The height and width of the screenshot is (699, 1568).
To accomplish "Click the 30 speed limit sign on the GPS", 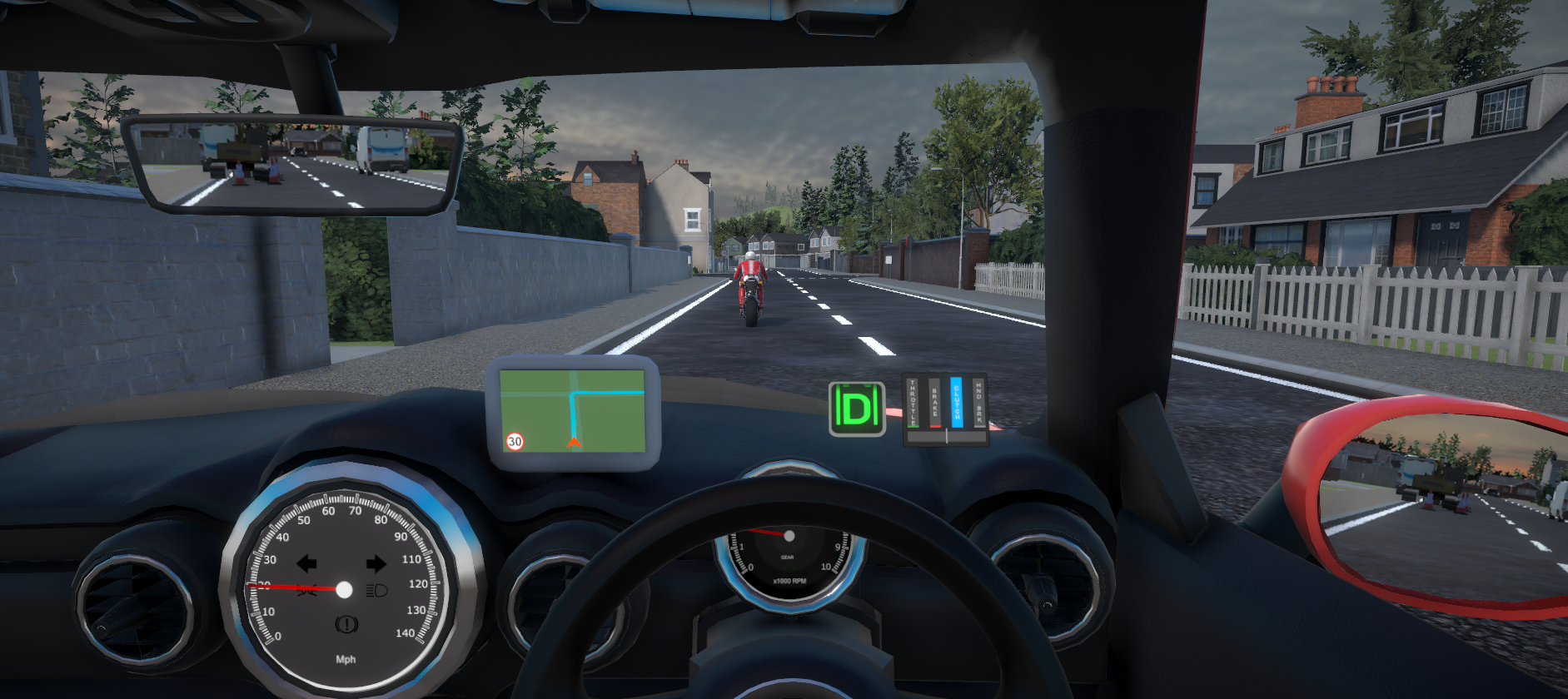I will click(515, 441).
